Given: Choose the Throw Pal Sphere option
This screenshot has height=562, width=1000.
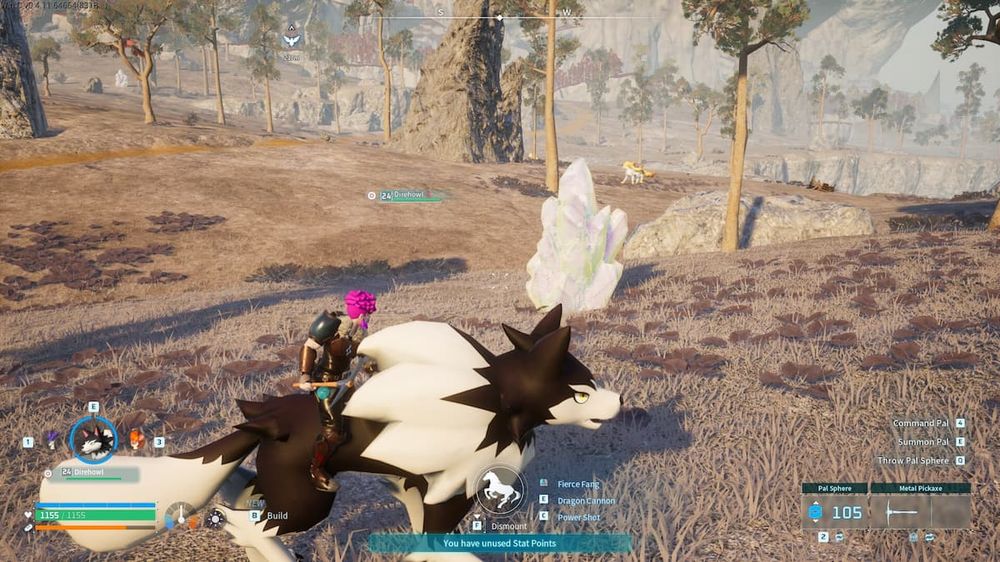Looking at the screenshot, I should [913, 460].
